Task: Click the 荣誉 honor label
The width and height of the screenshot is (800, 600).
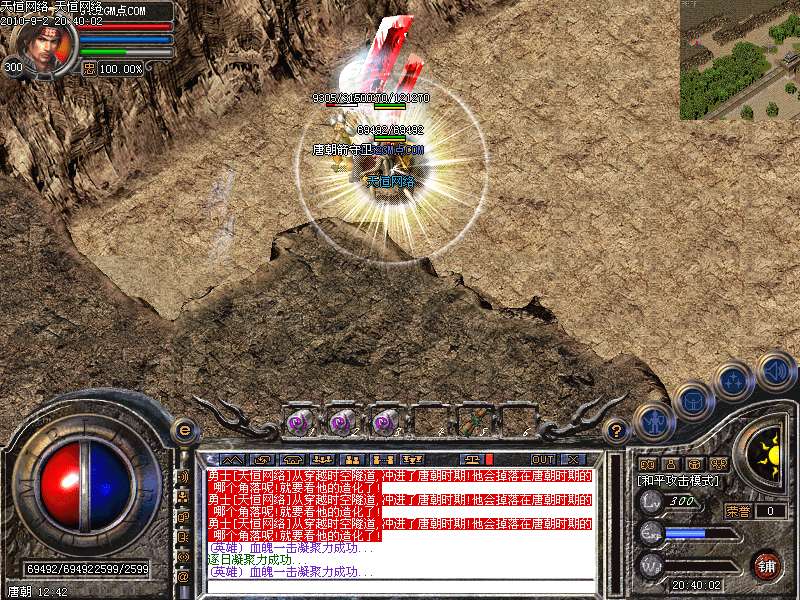Action: point(737,510)
